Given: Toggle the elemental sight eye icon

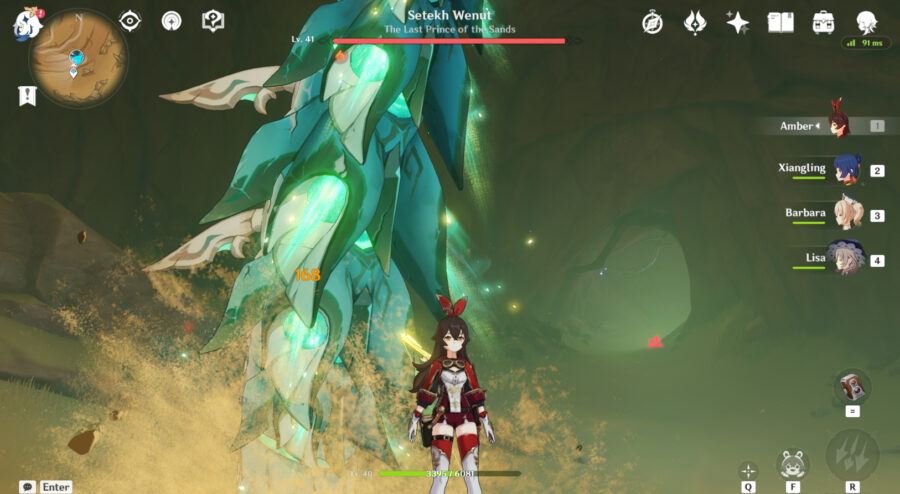Looking at the screenshot, I should point(130,21).
